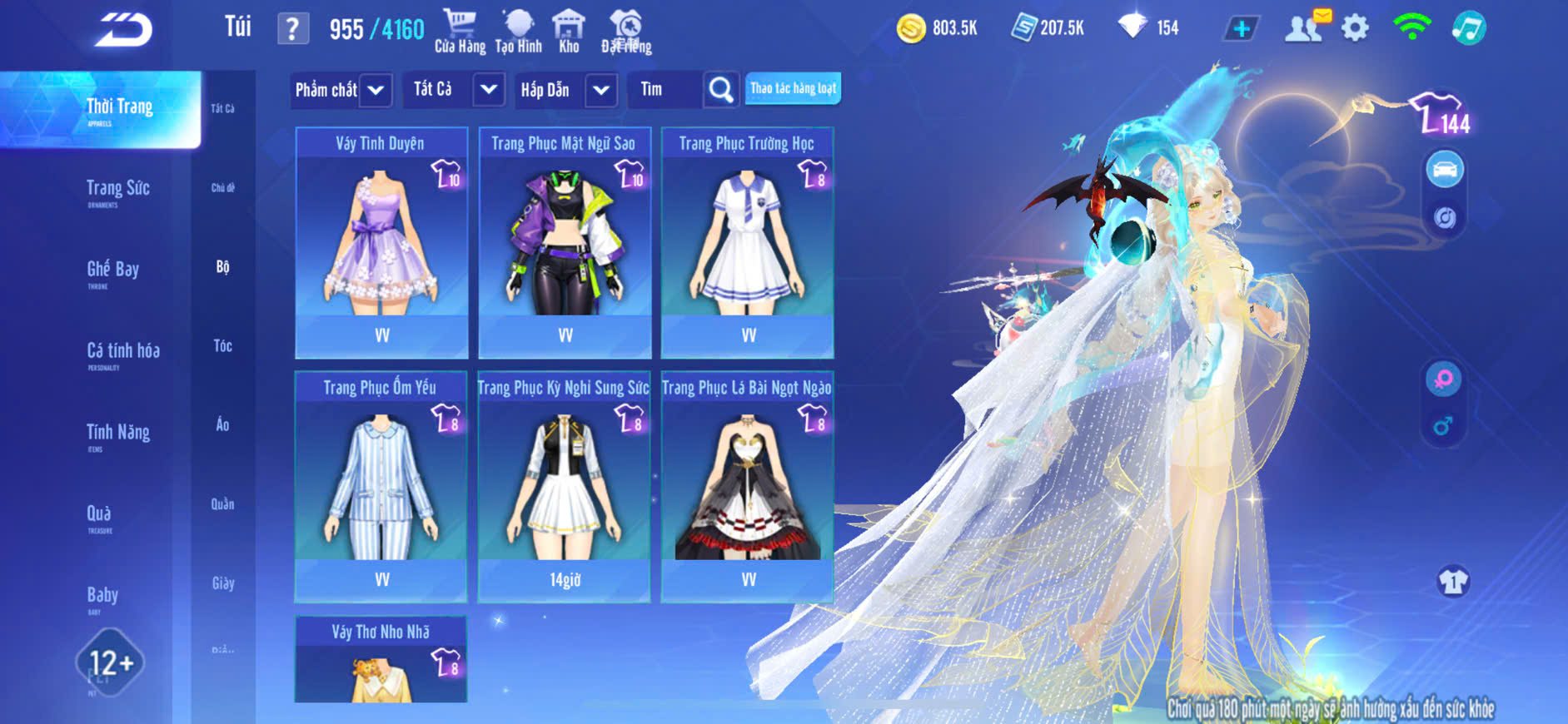Choose Trang Phục Mật Ngữ Sao outfit
Screen dimensions: 1568x724
565,242
